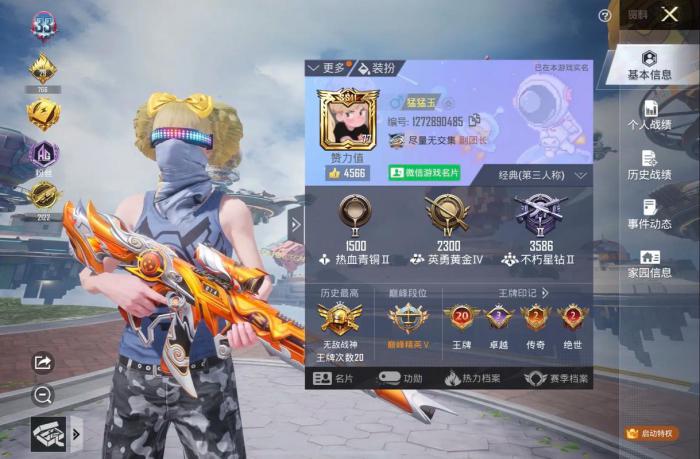This screenshot has width=700, height=459.
Task: Open the 经典(第三人称) mode dropdown
Action: pos(542,175)
